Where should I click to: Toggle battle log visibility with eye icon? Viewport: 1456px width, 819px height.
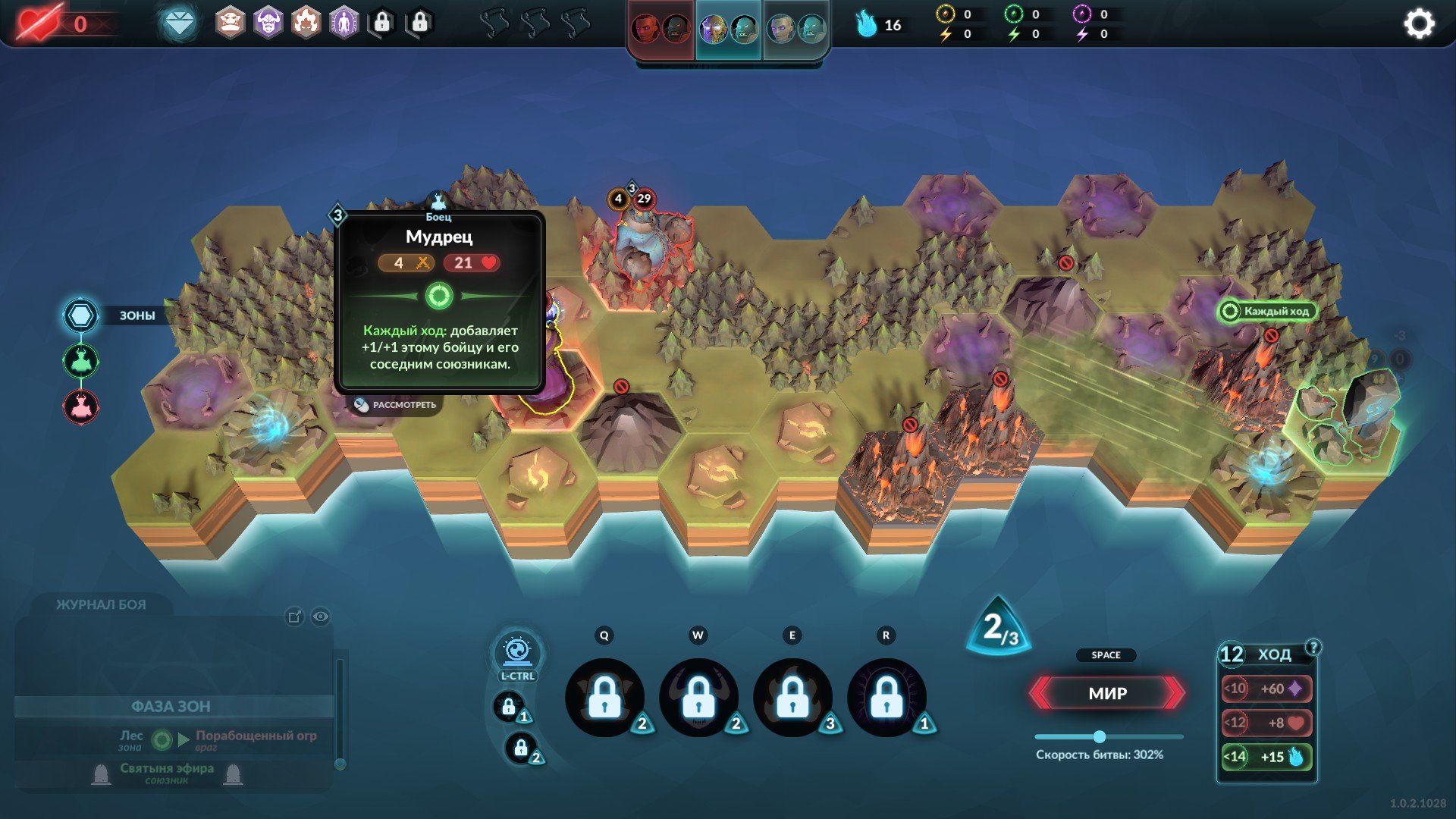[321, 617]
